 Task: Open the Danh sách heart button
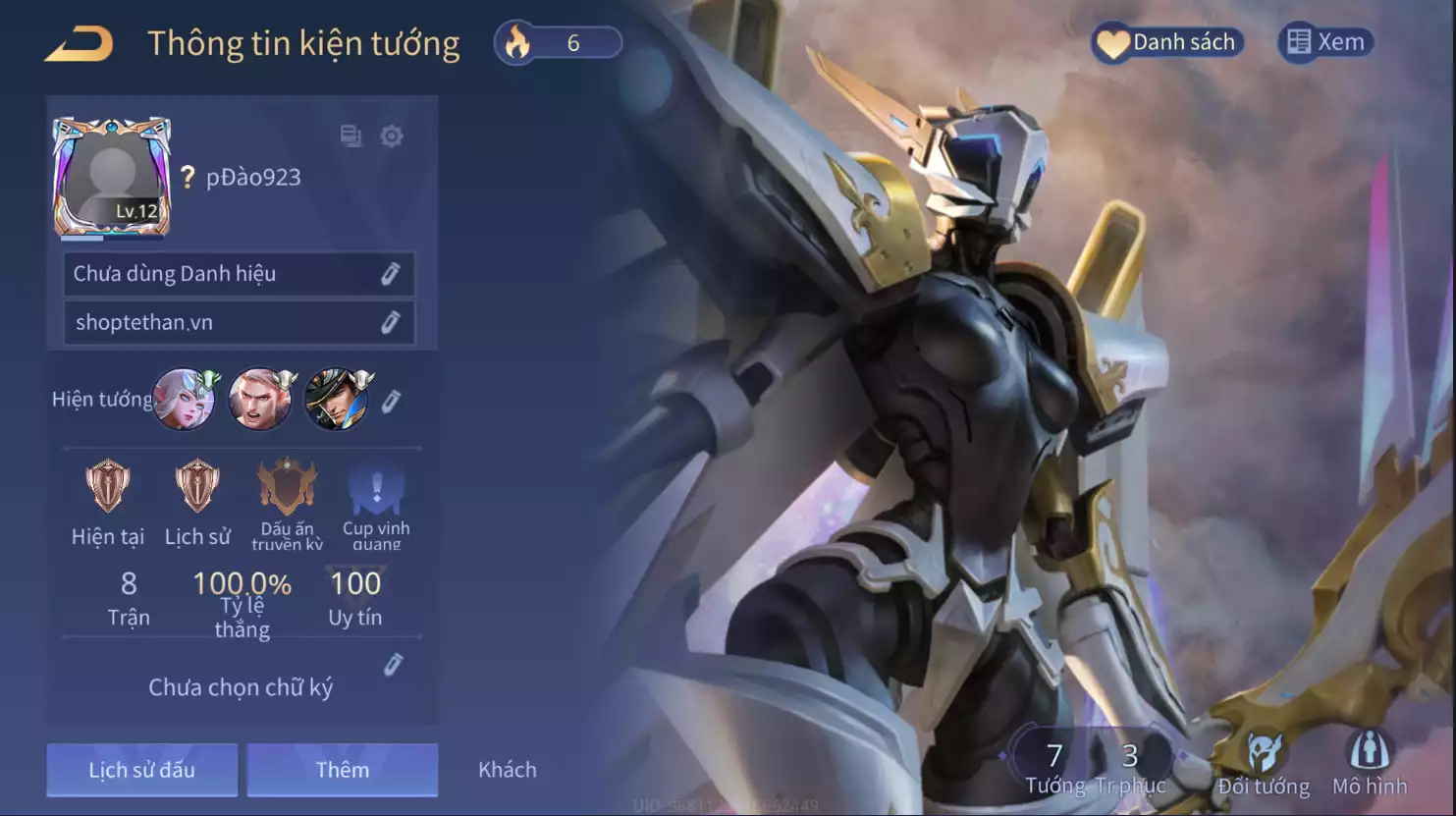point(1167,42)
